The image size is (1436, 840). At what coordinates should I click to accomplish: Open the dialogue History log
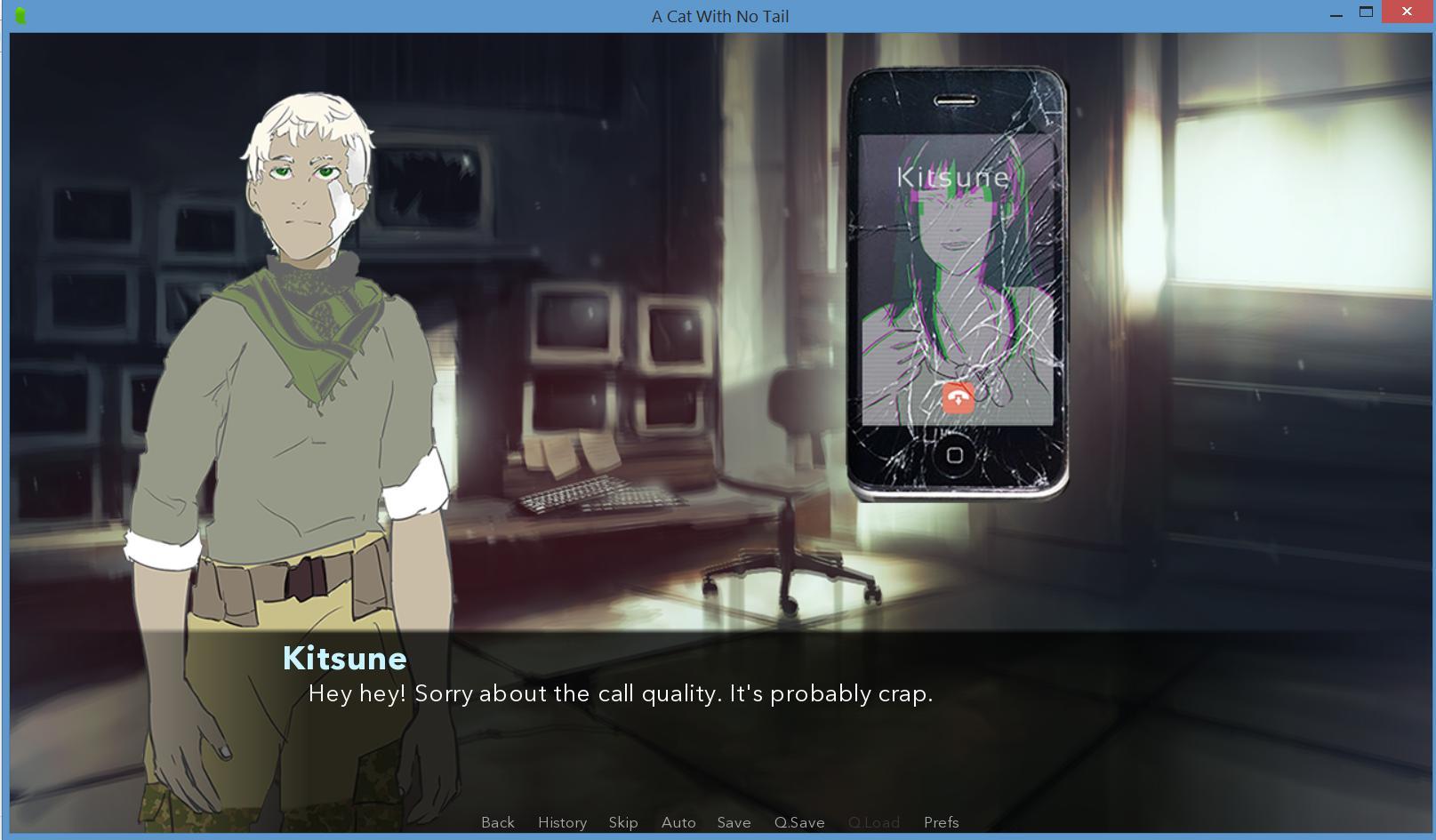562,822
